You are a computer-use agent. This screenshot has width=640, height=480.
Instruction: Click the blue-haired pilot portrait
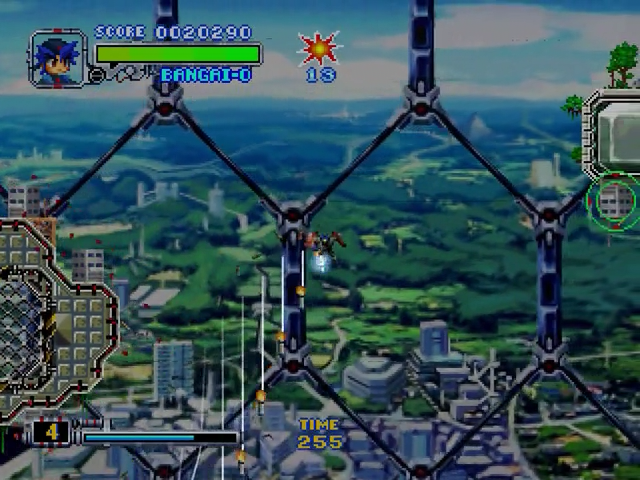pyautogui.click(x=56, y=59)
